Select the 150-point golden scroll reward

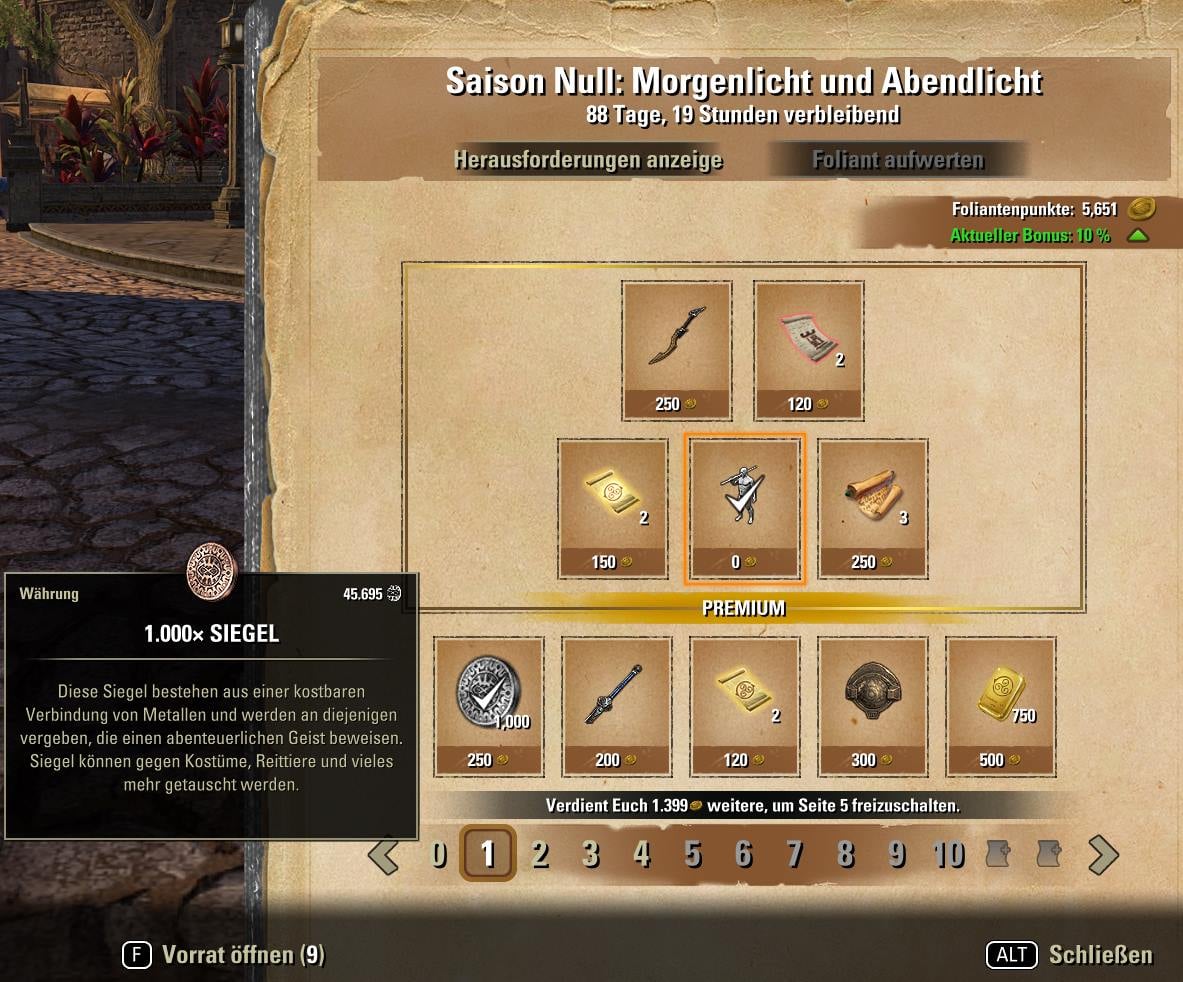pos(613,508)
